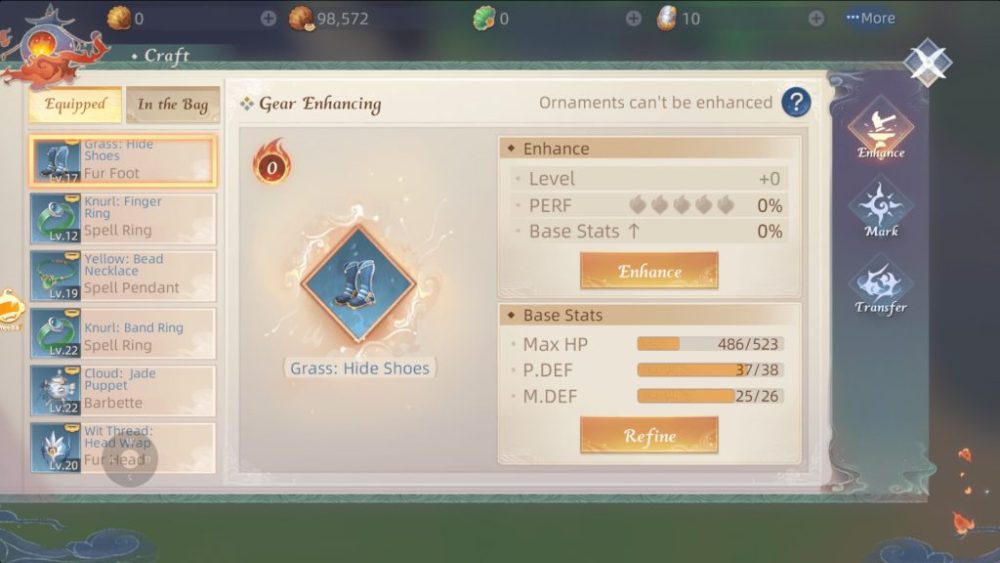Open the blue question mark help

tap(796, 102)
